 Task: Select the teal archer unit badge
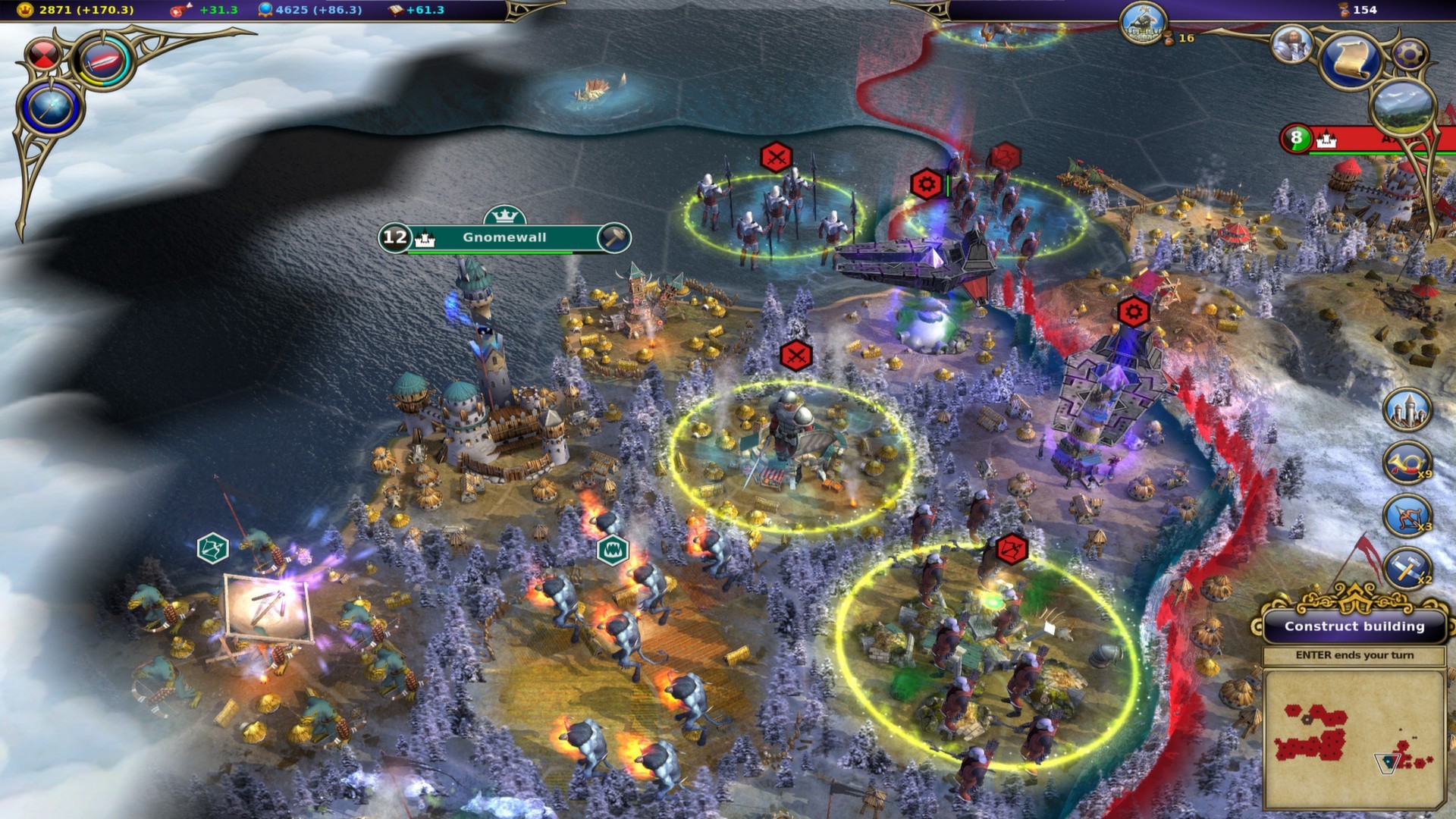[x=212, y=548]
